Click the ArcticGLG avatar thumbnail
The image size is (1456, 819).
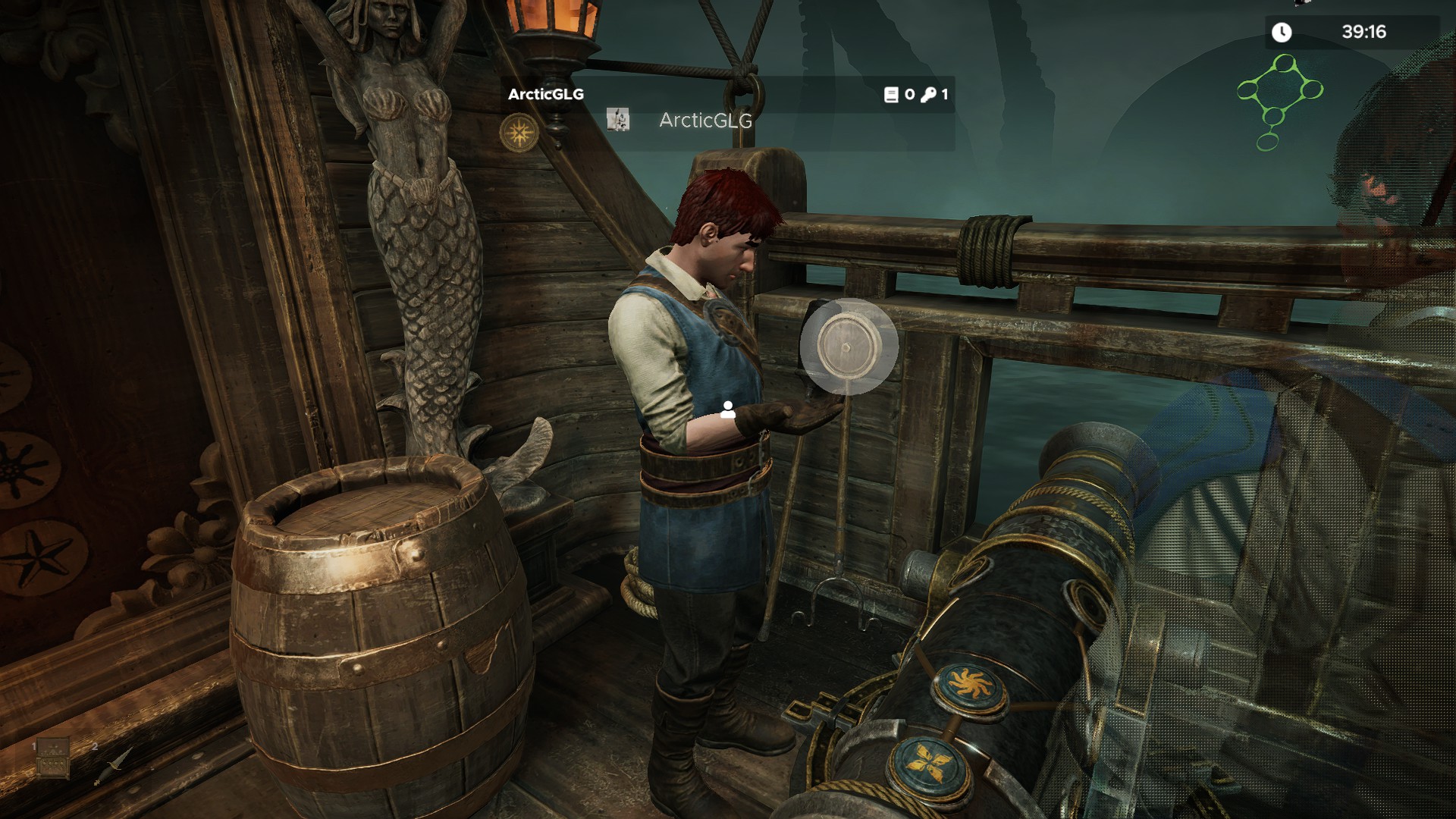pos(618,120)
